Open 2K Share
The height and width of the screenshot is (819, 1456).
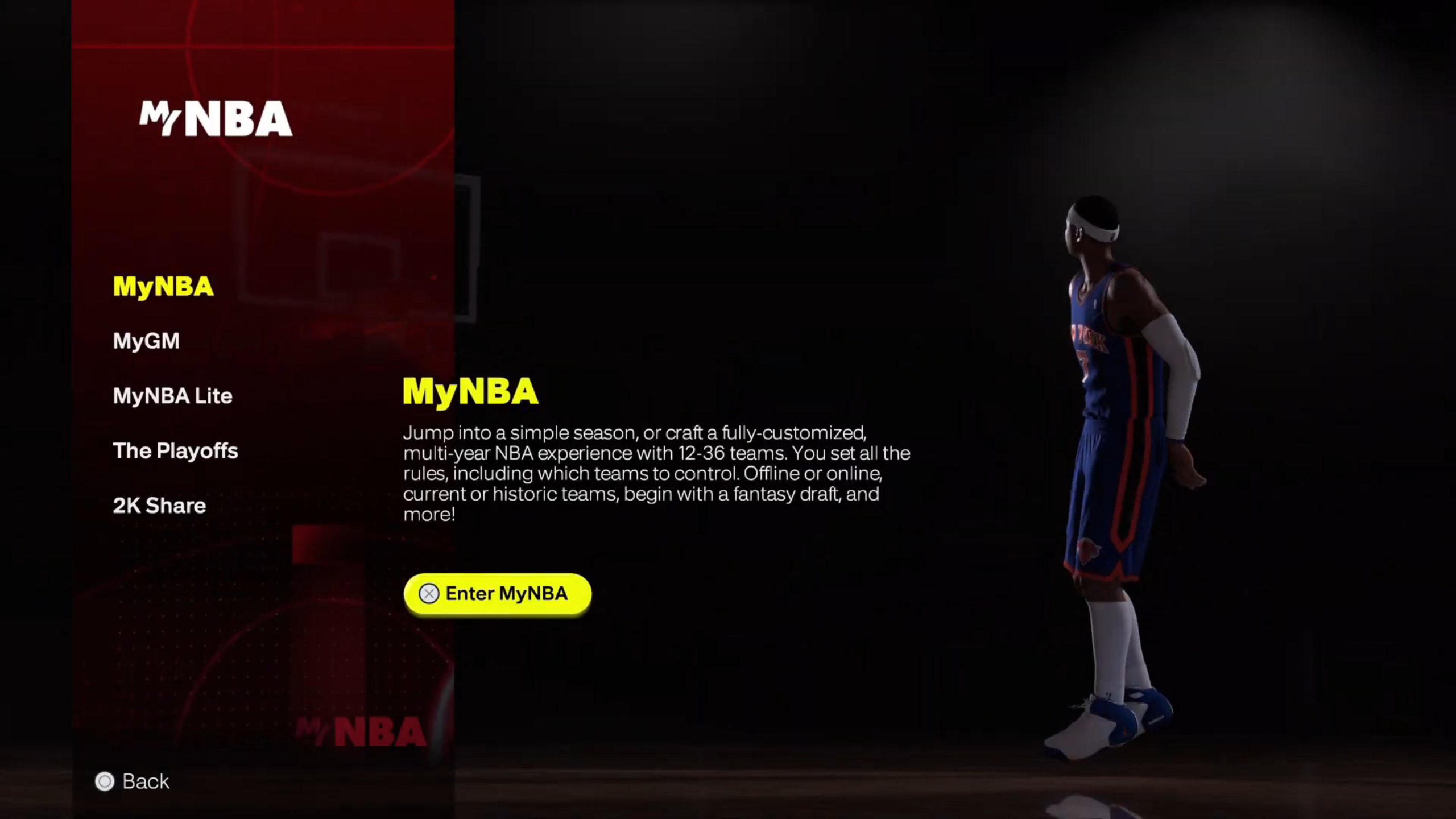coord(159,506)
